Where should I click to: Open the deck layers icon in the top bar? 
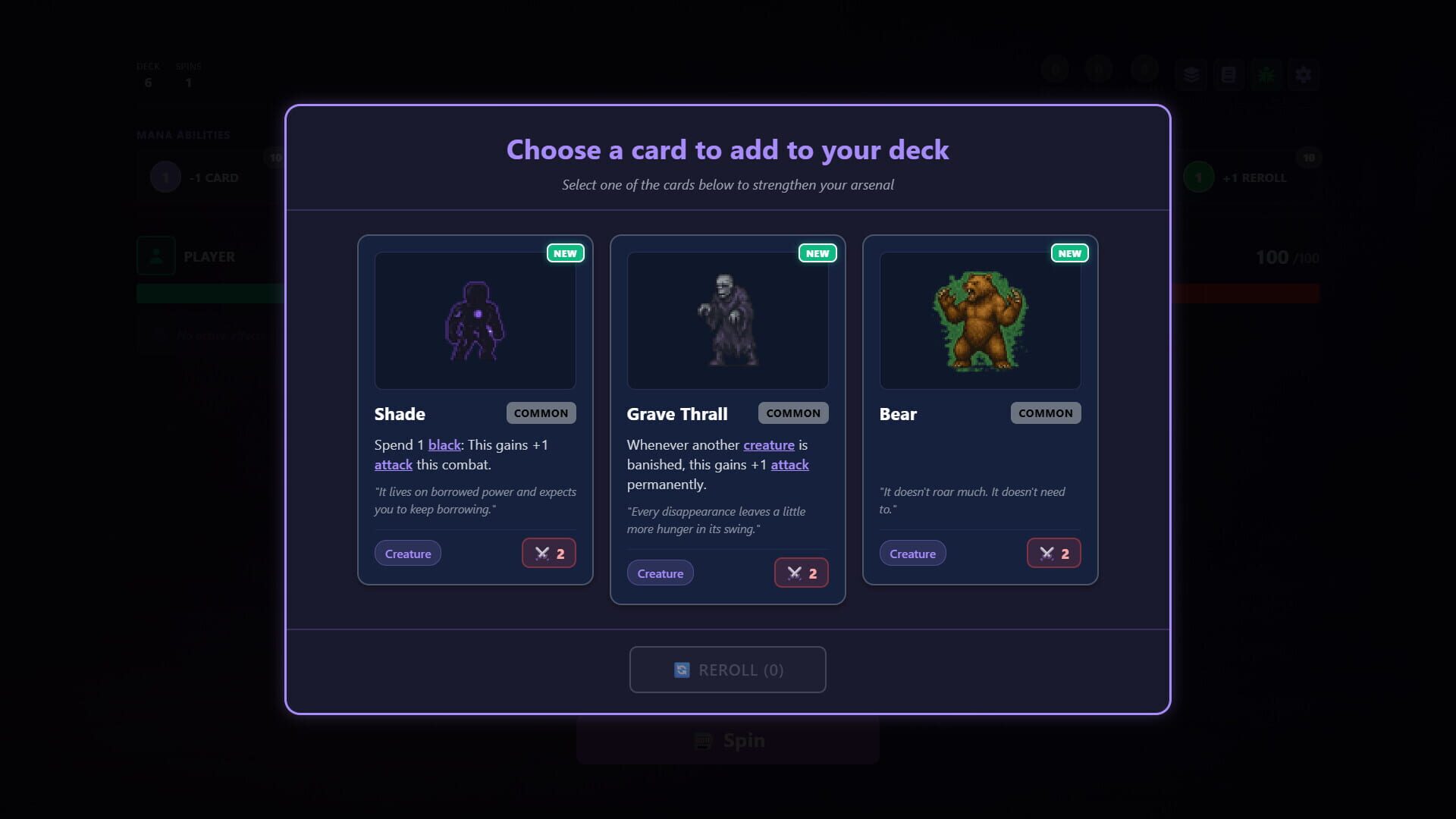point(1191,74)
